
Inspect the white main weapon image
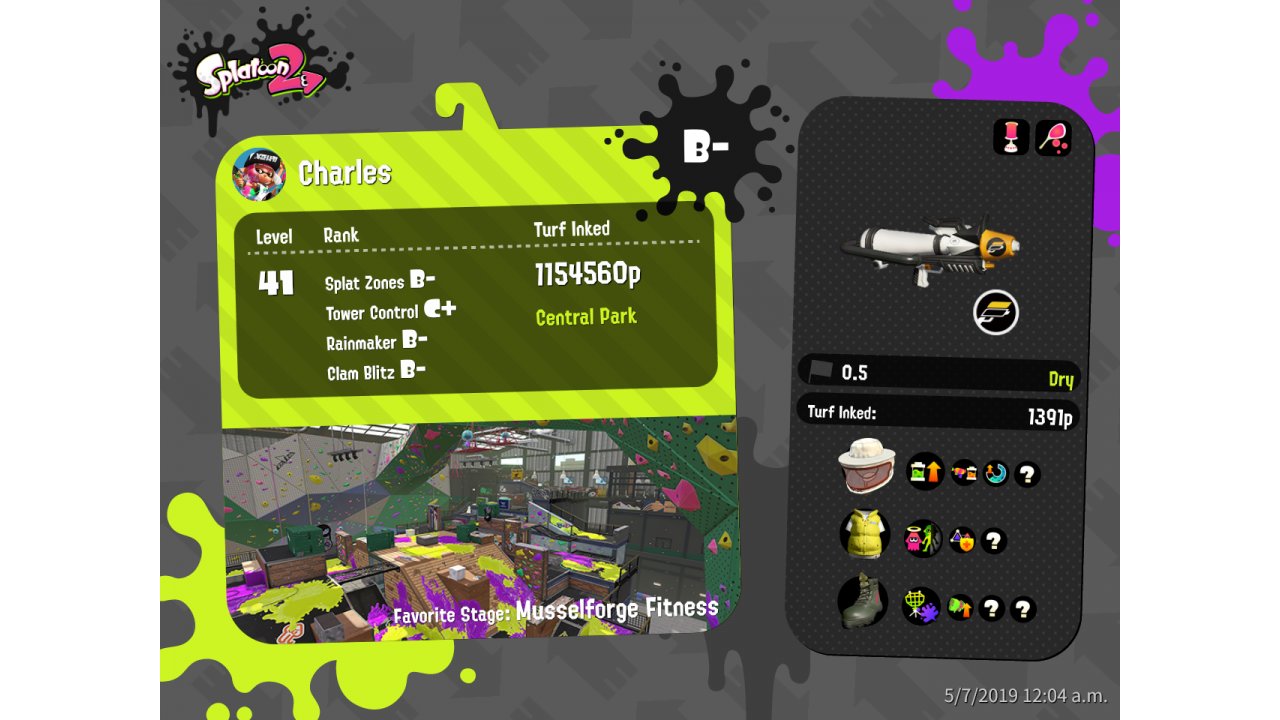930,250
